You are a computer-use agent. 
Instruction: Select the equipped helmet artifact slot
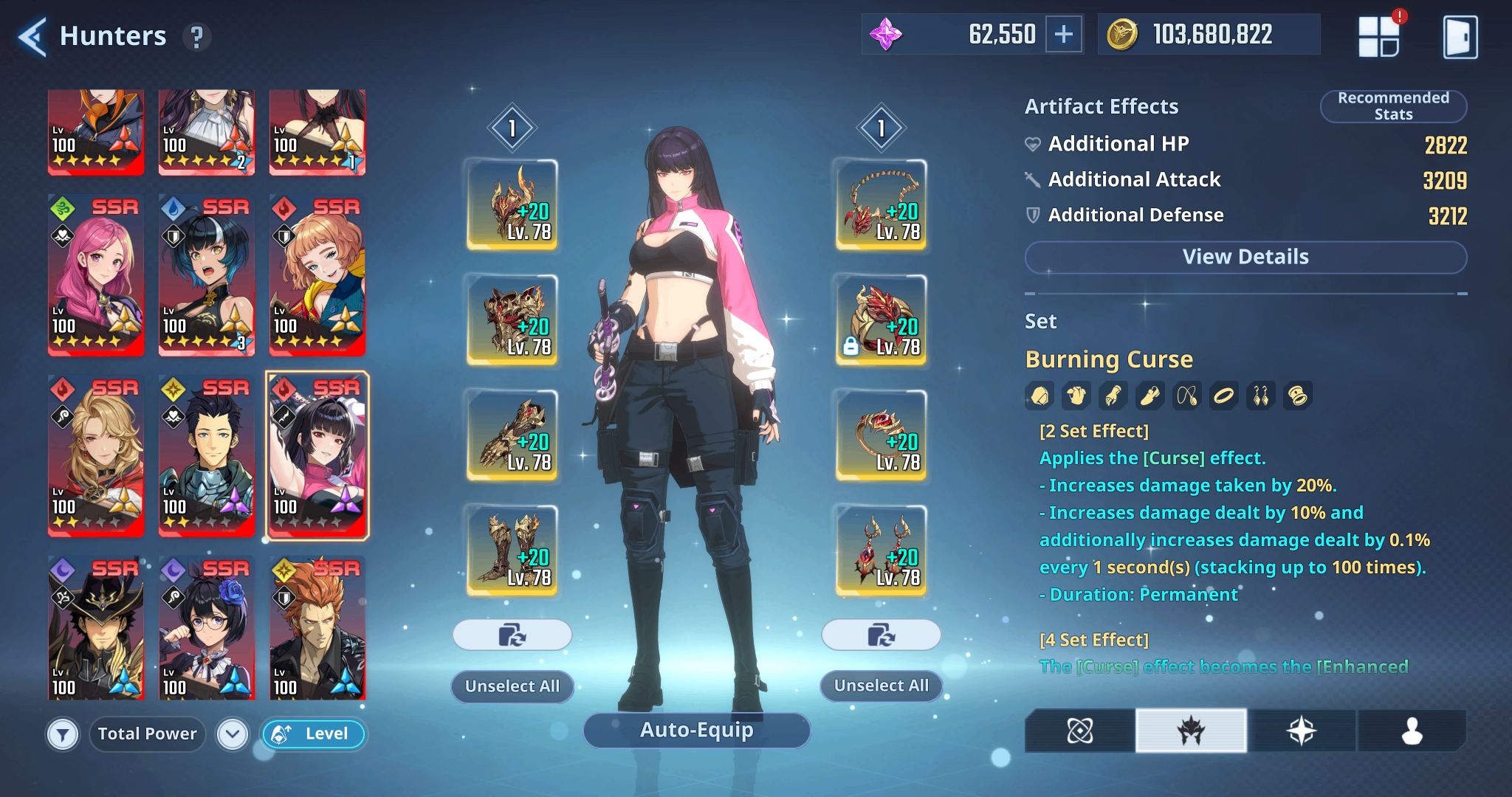(512, 204)
